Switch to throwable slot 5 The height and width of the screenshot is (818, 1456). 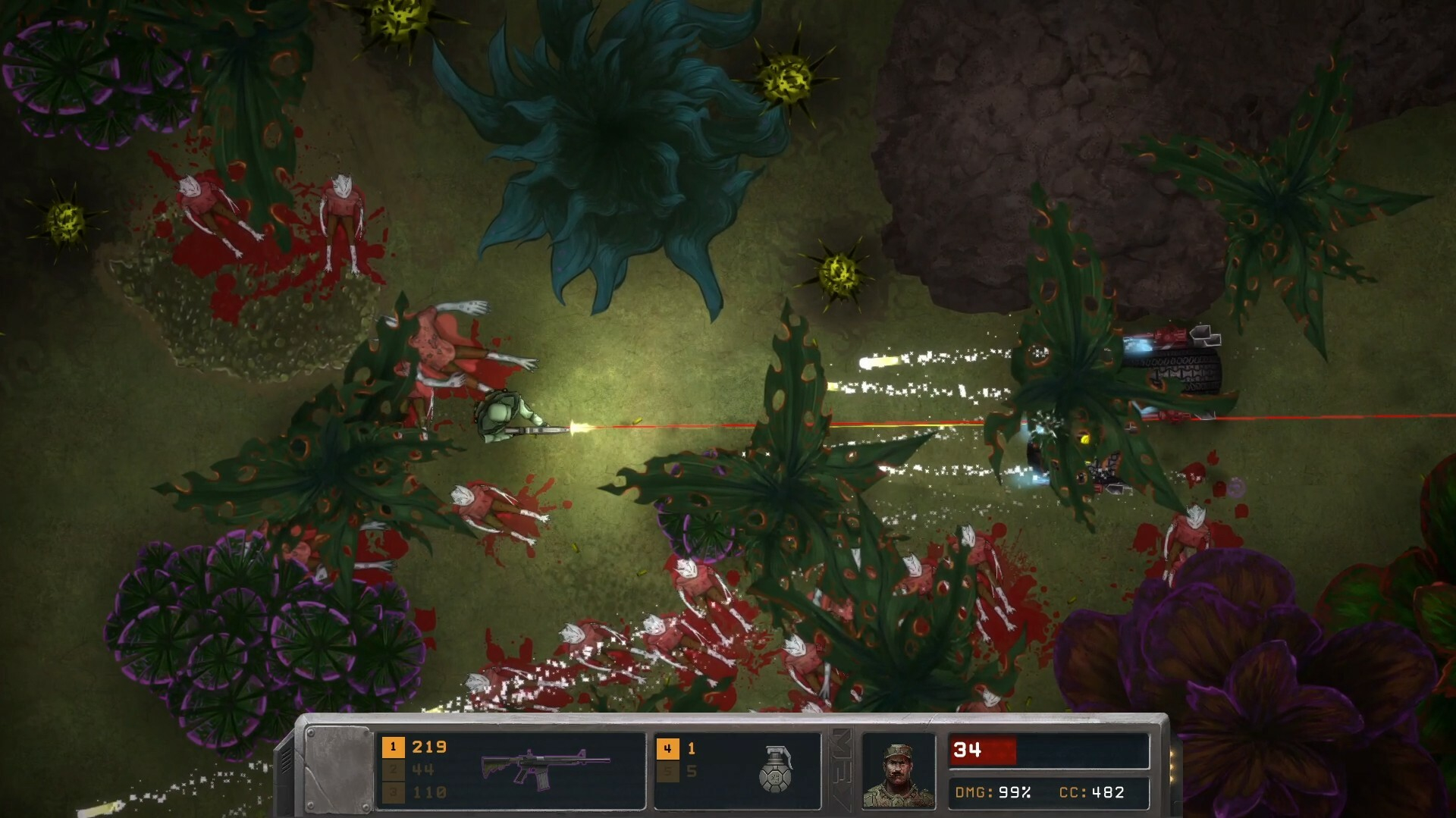tap(667, 772)
